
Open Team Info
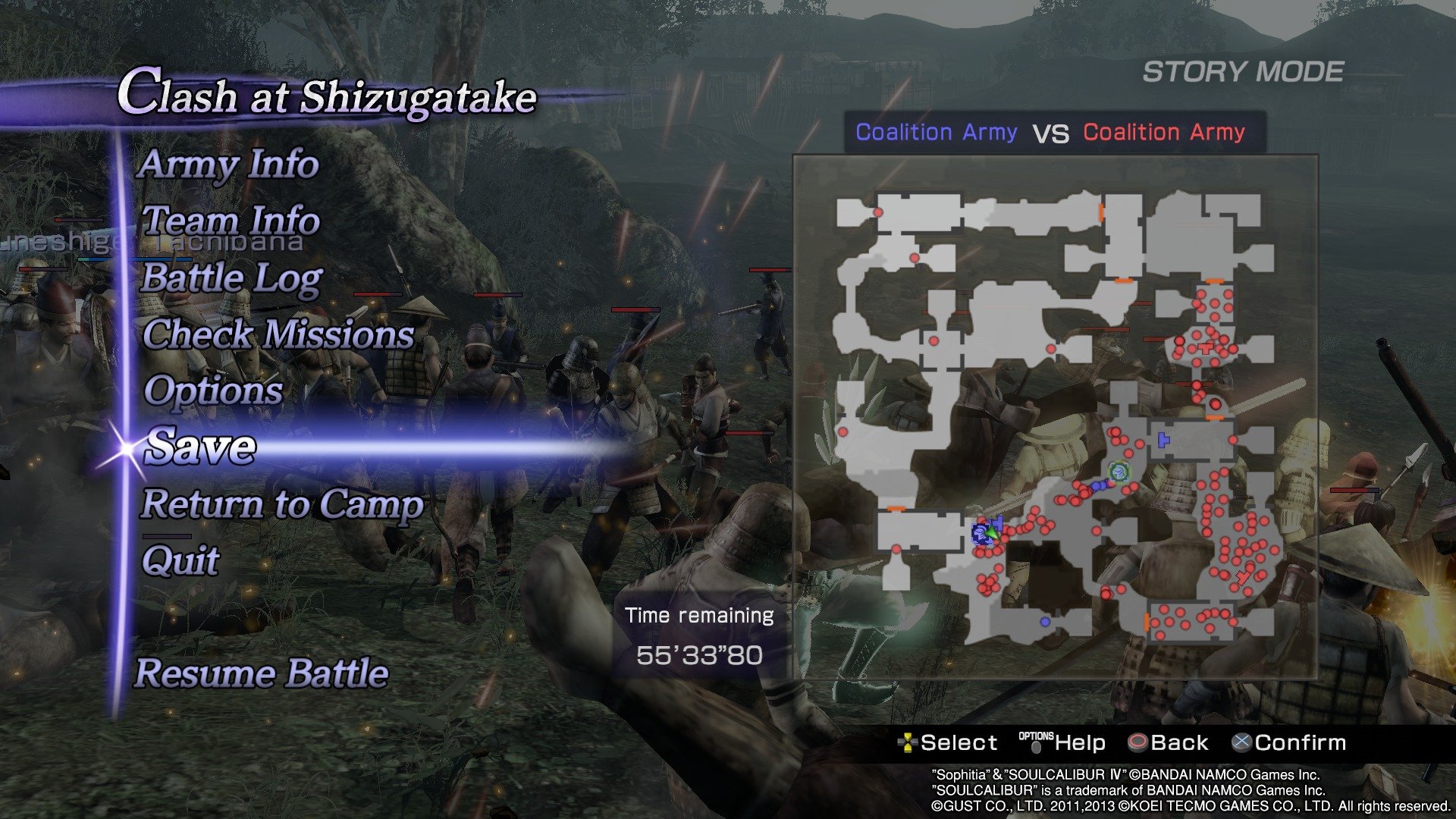point(230,222)
